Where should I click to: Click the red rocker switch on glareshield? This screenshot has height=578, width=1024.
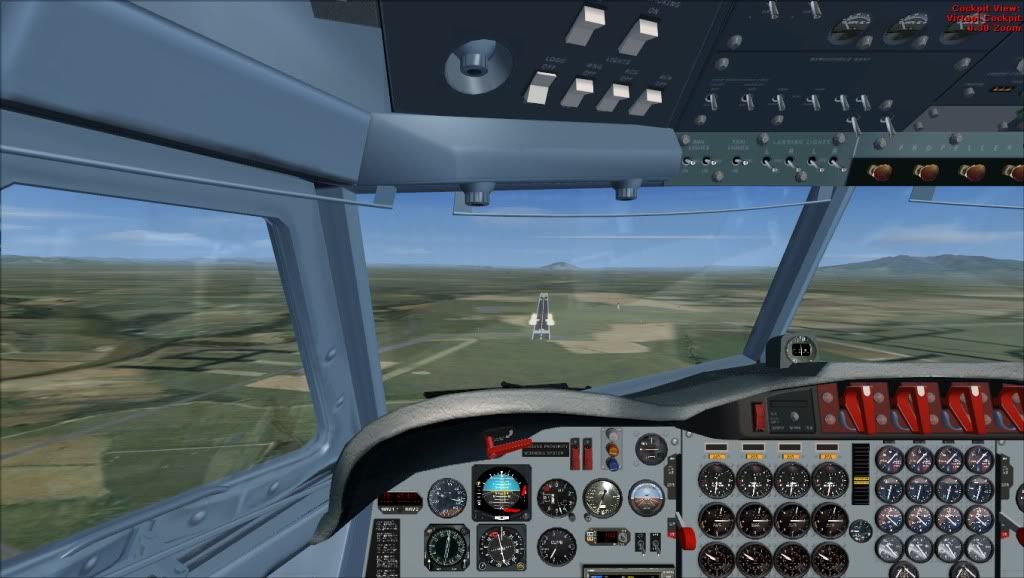click(x=759, y=415)
